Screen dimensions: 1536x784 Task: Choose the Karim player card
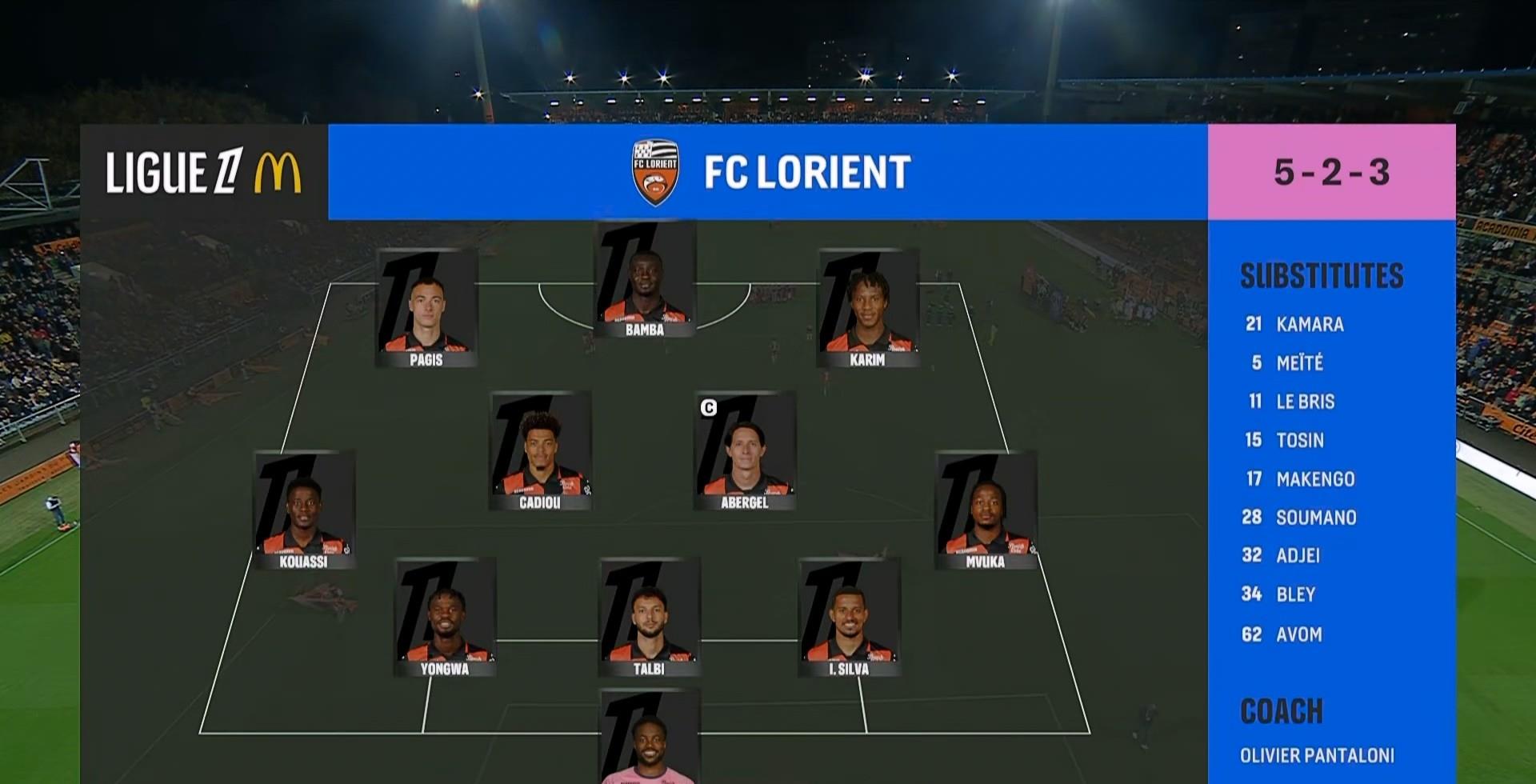point(868,309)
